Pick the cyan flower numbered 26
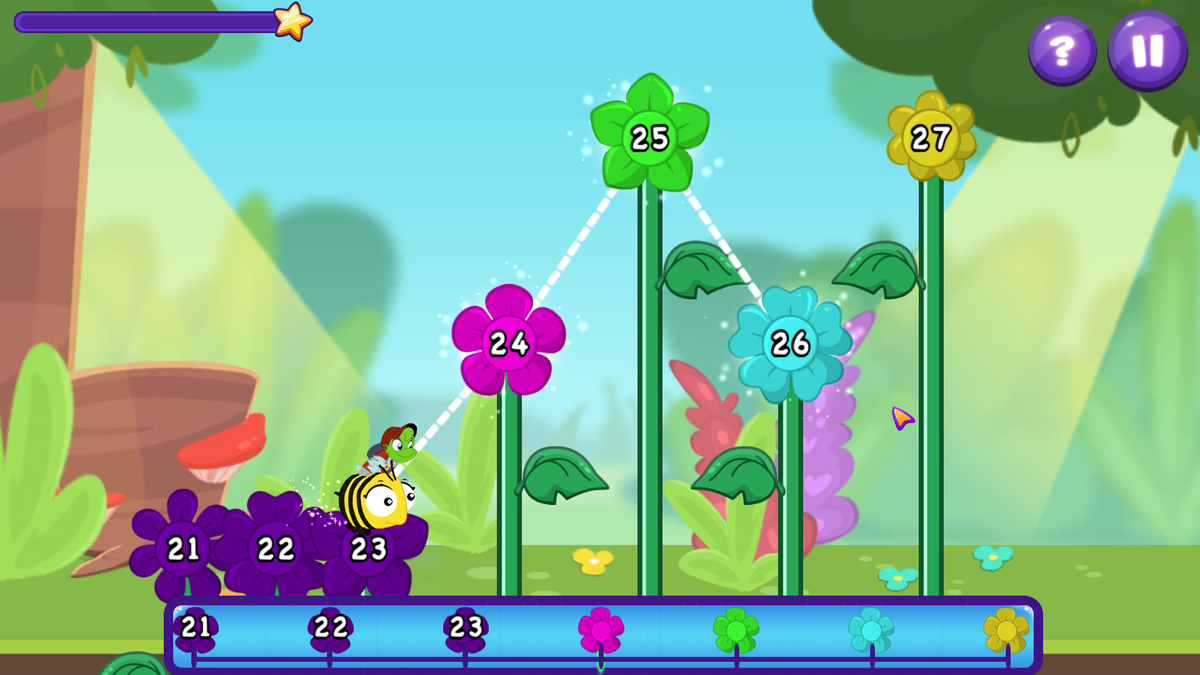 click(790, 343)
